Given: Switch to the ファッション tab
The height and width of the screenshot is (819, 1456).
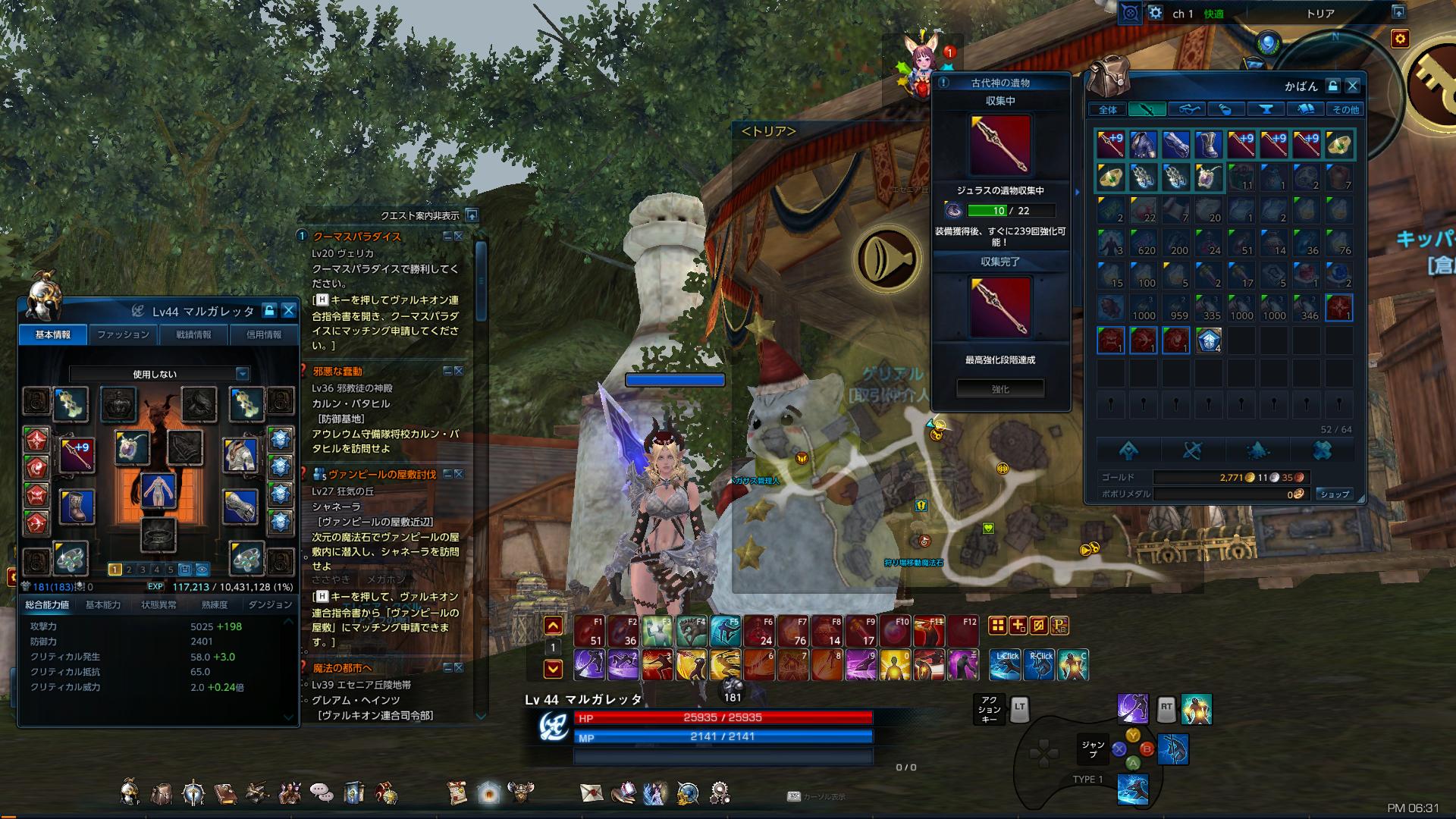Looking at the screenshot, I should (124, 334).
